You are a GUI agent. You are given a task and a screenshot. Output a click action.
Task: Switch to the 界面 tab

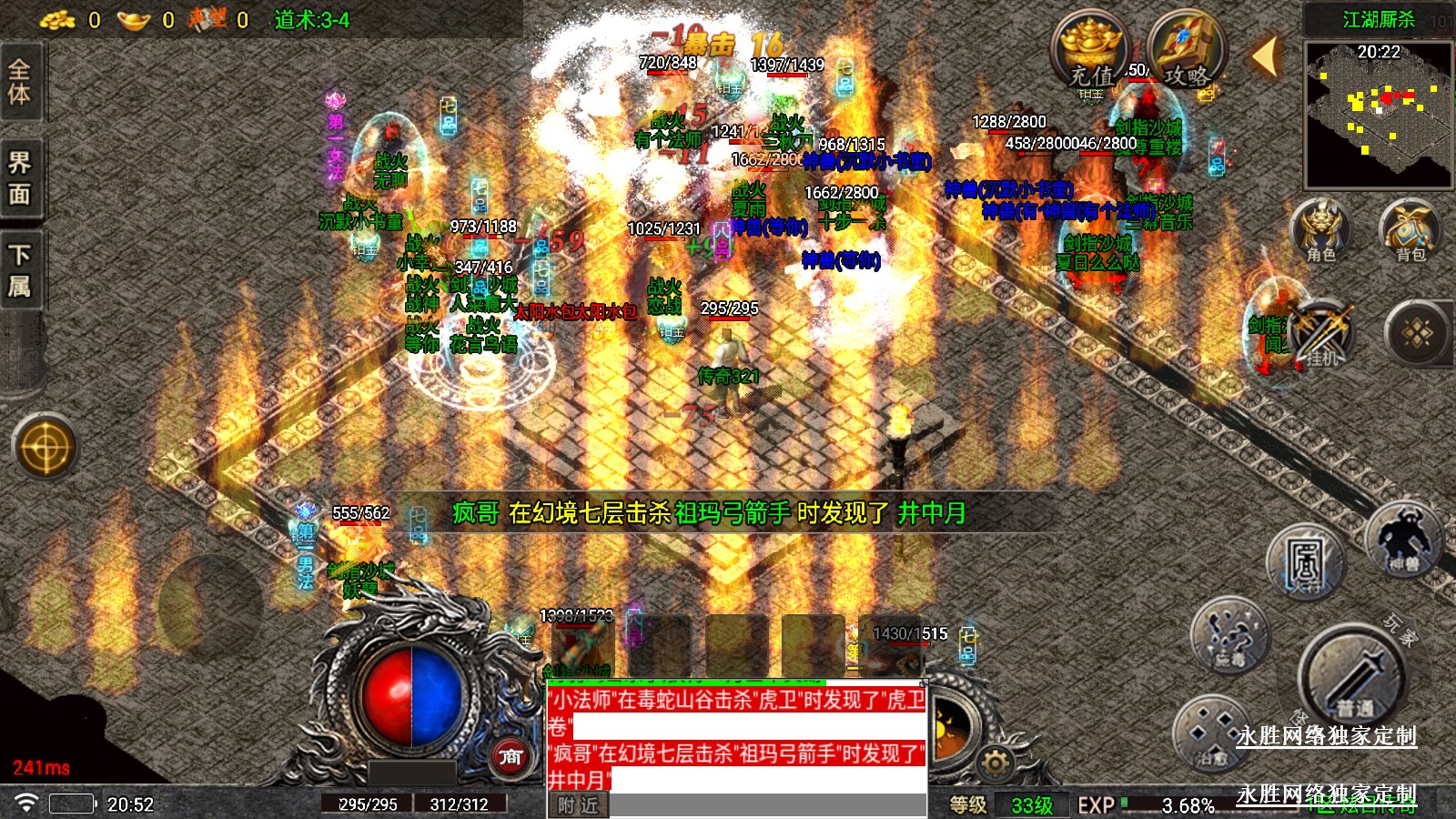coord(20,178)
